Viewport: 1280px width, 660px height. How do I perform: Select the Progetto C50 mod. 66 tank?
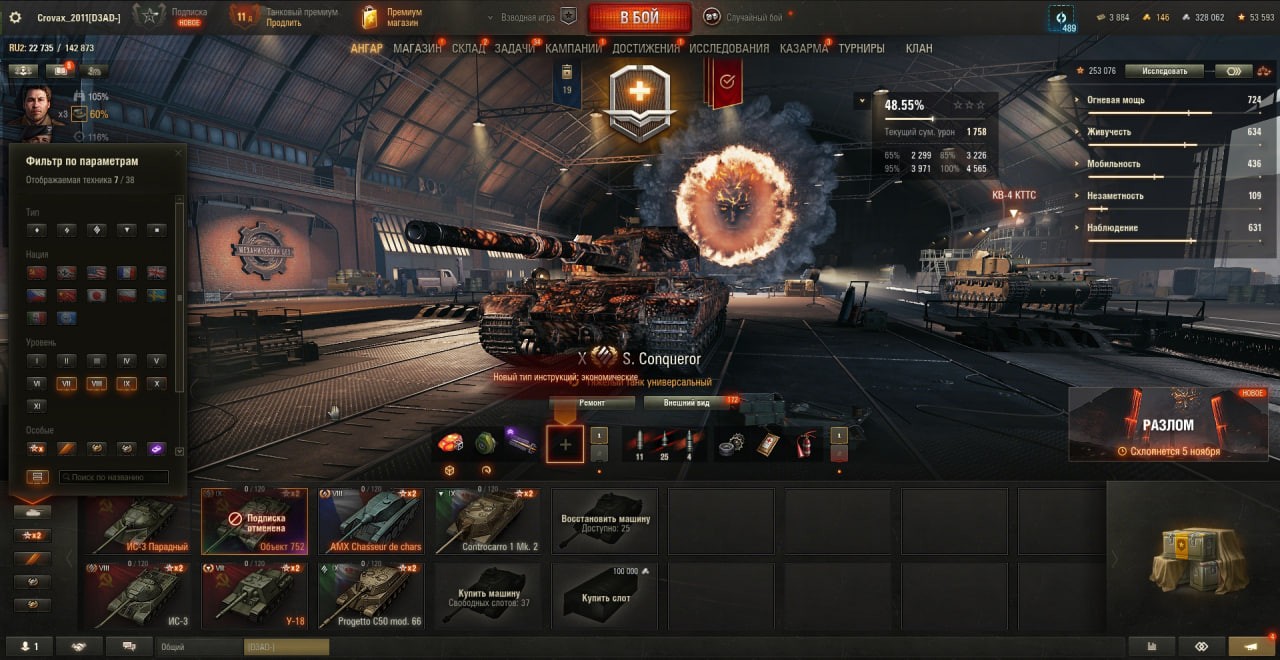[x=371, y=596]
